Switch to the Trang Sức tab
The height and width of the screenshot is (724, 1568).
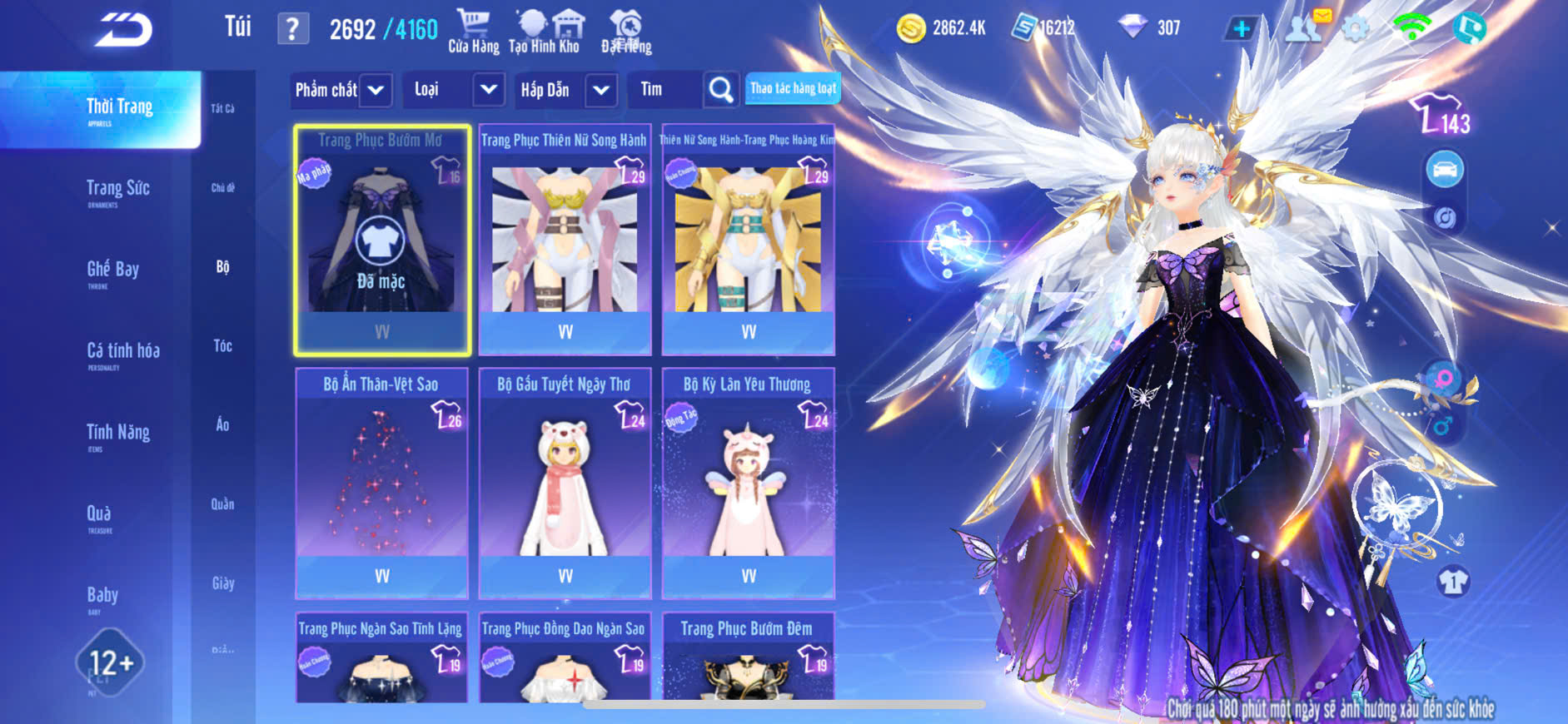click(x=117, y=190)
